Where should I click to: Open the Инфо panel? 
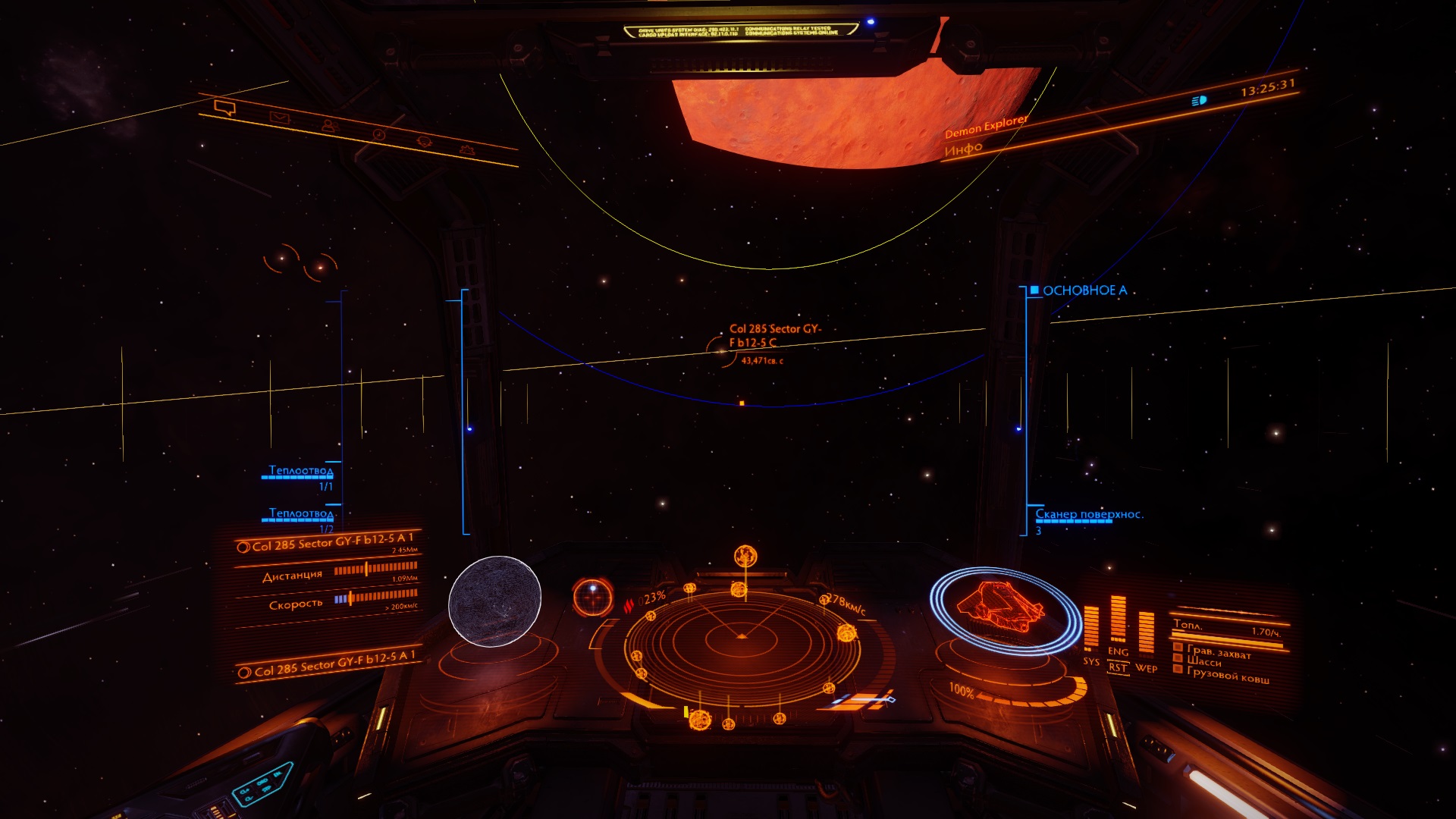[x=963, y=149]
